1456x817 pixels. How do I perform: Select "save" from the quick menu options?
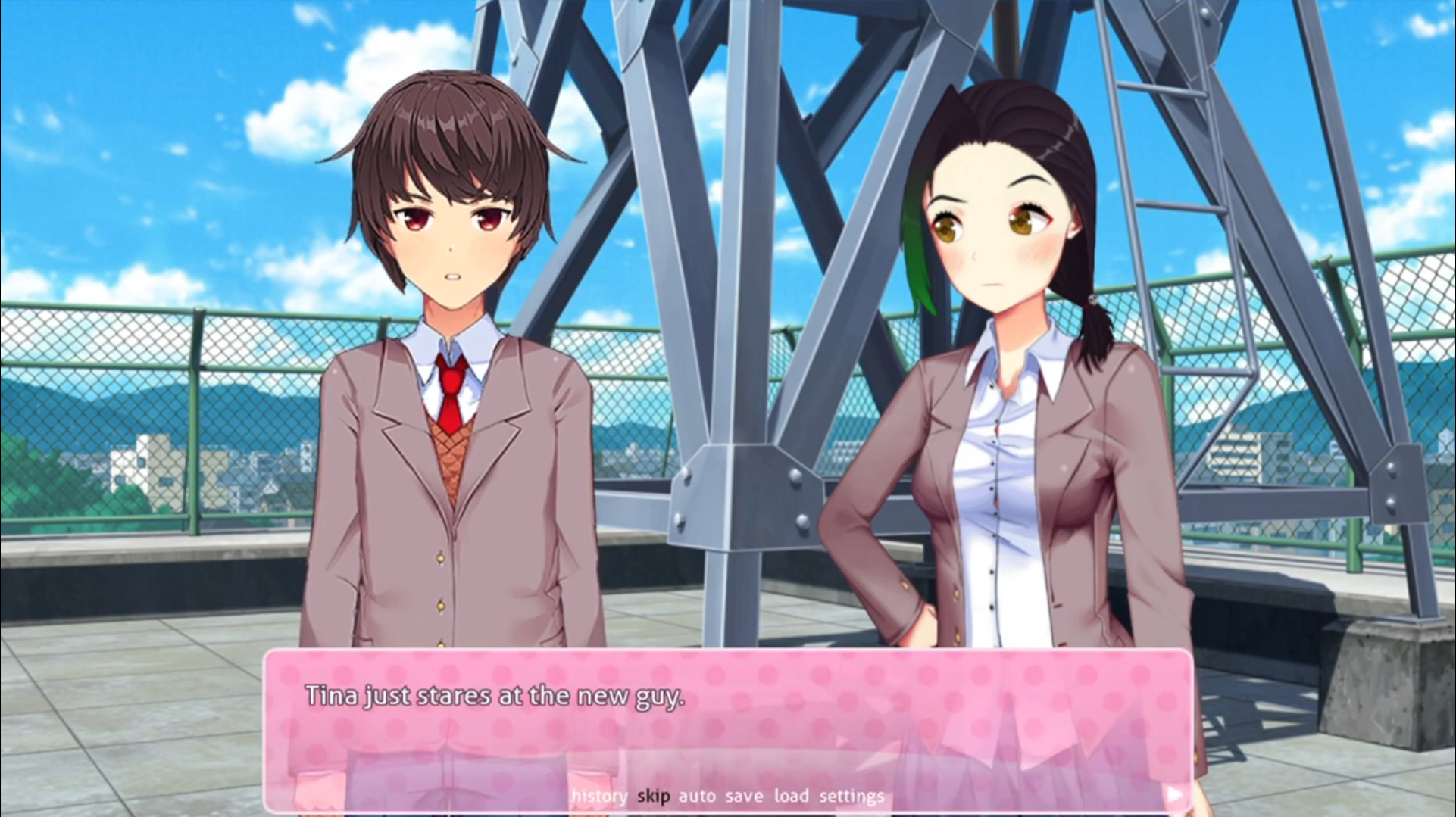click(x=745, y=796)
